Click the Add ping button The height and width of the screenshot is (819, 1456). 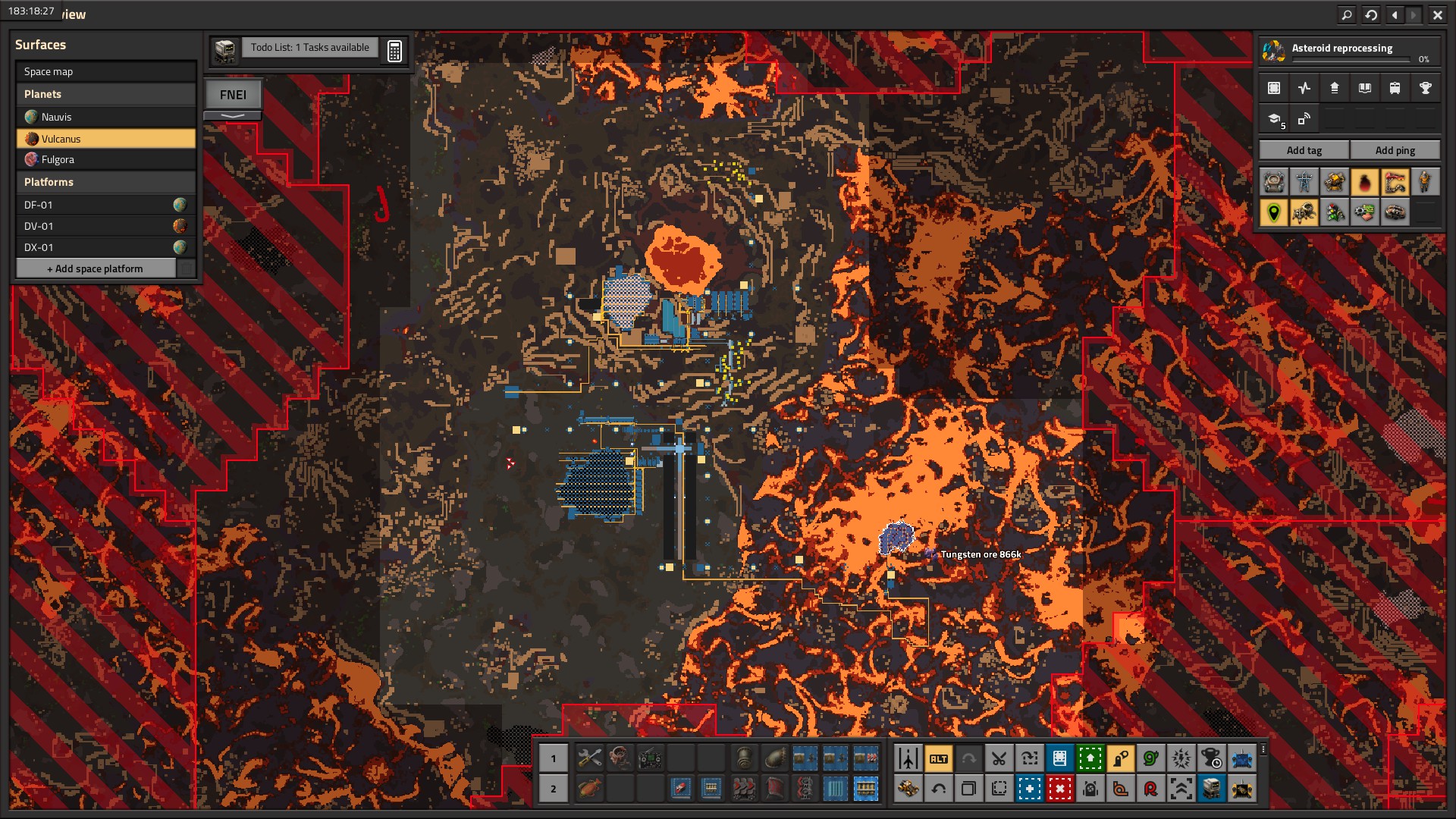tap(1395, 150)
